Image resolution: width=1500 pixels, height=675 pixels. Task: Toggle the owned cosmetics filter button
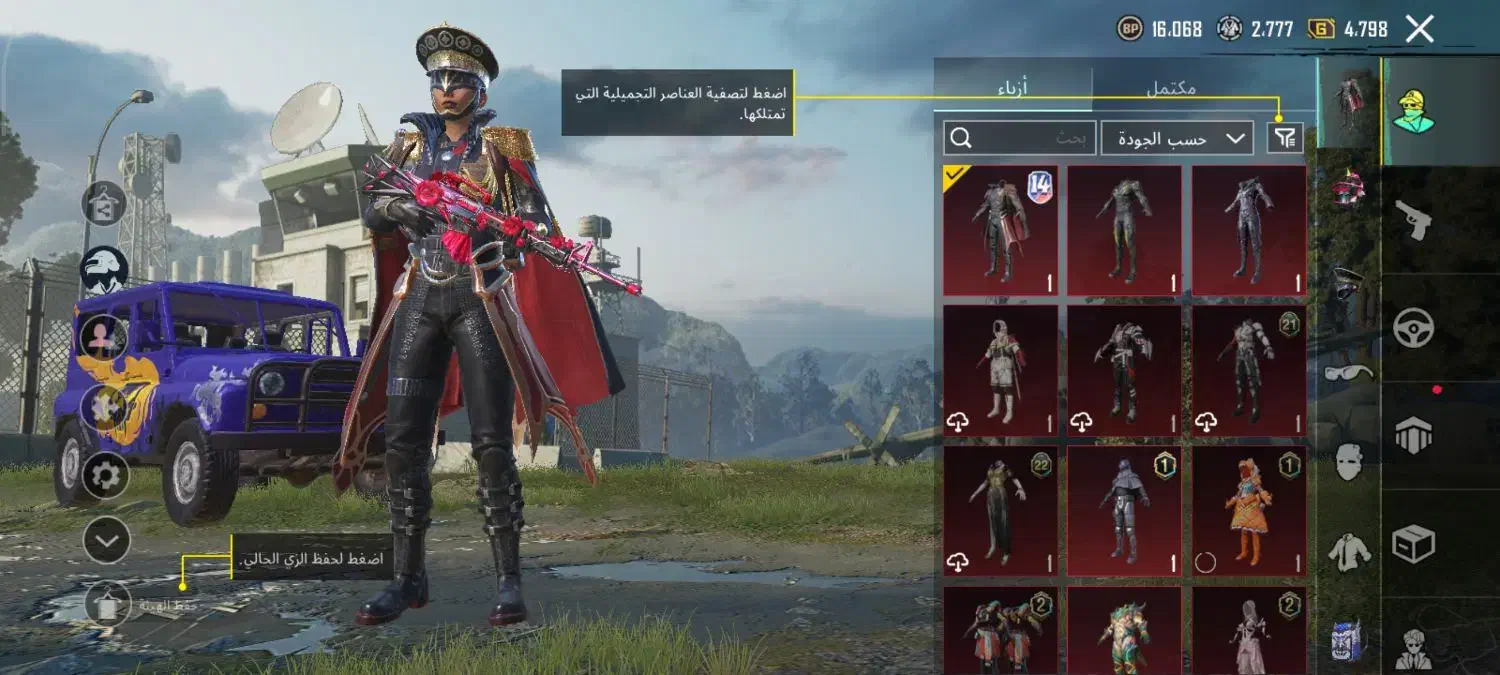(1285, 138)
